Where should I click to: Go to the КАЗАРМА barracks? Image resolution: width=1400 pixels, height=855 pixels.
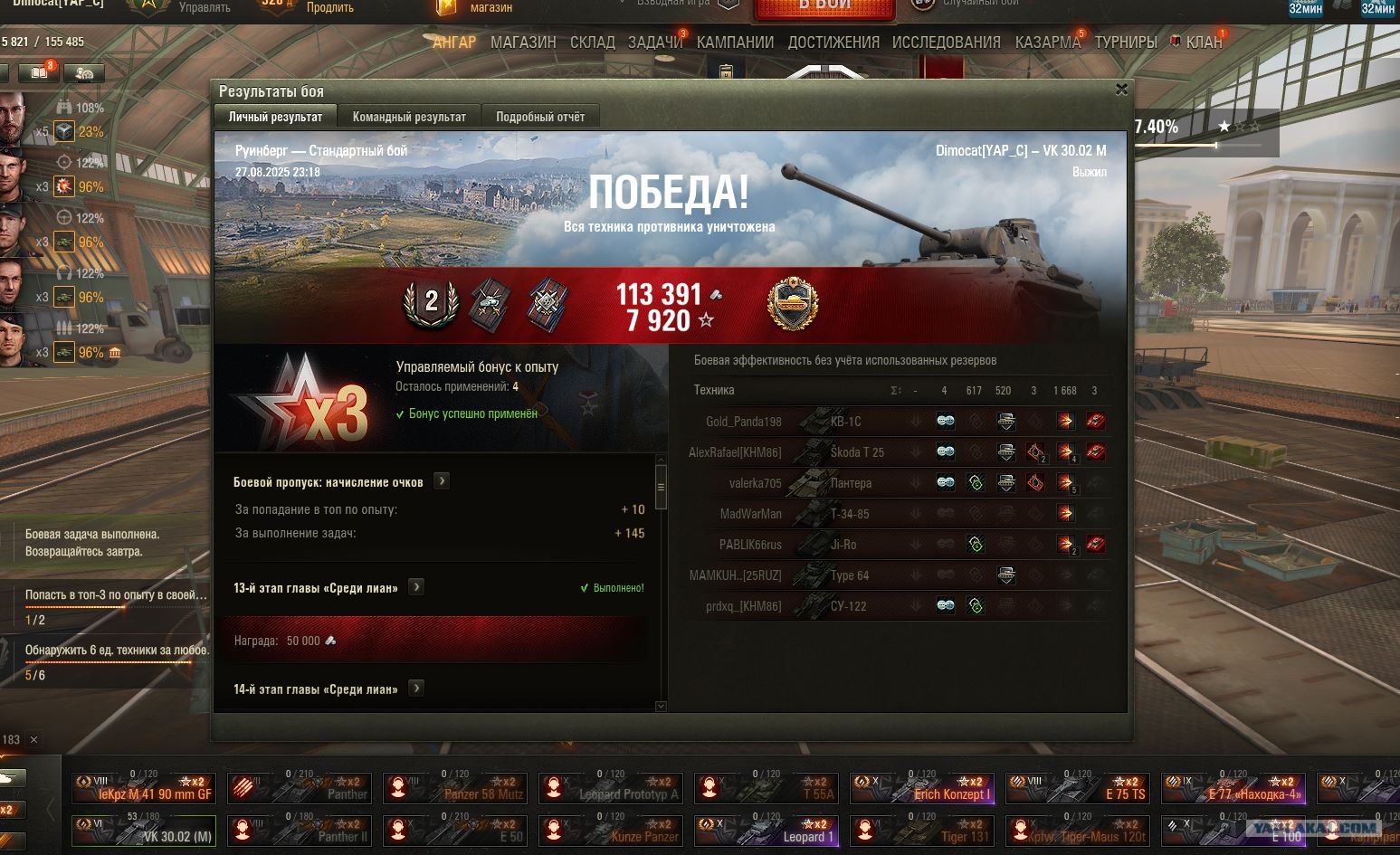pos(1048,43)
